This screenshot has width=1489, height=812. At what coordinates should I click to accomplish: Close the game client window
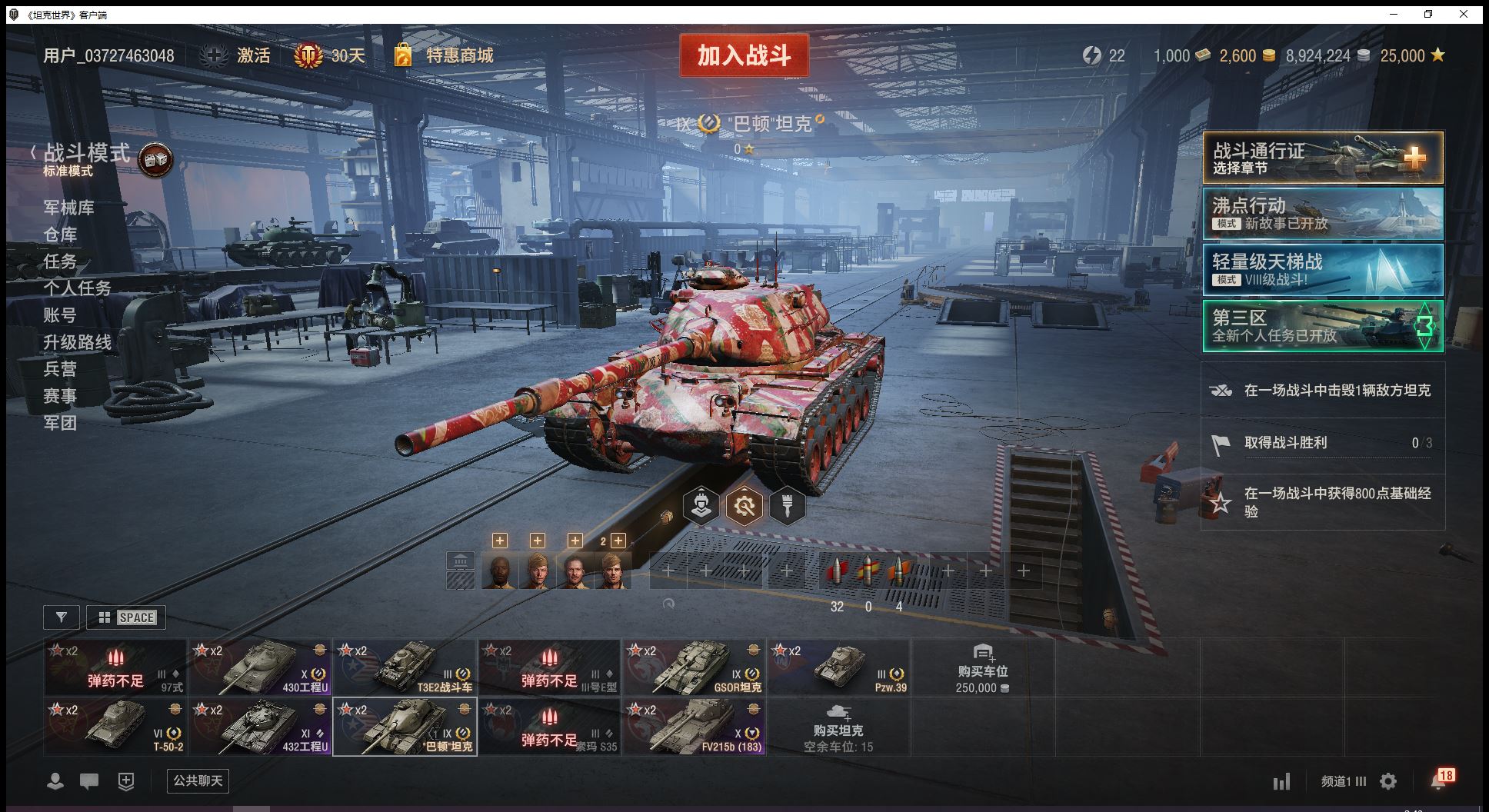pyautogui.click(x=1464, y=14)
